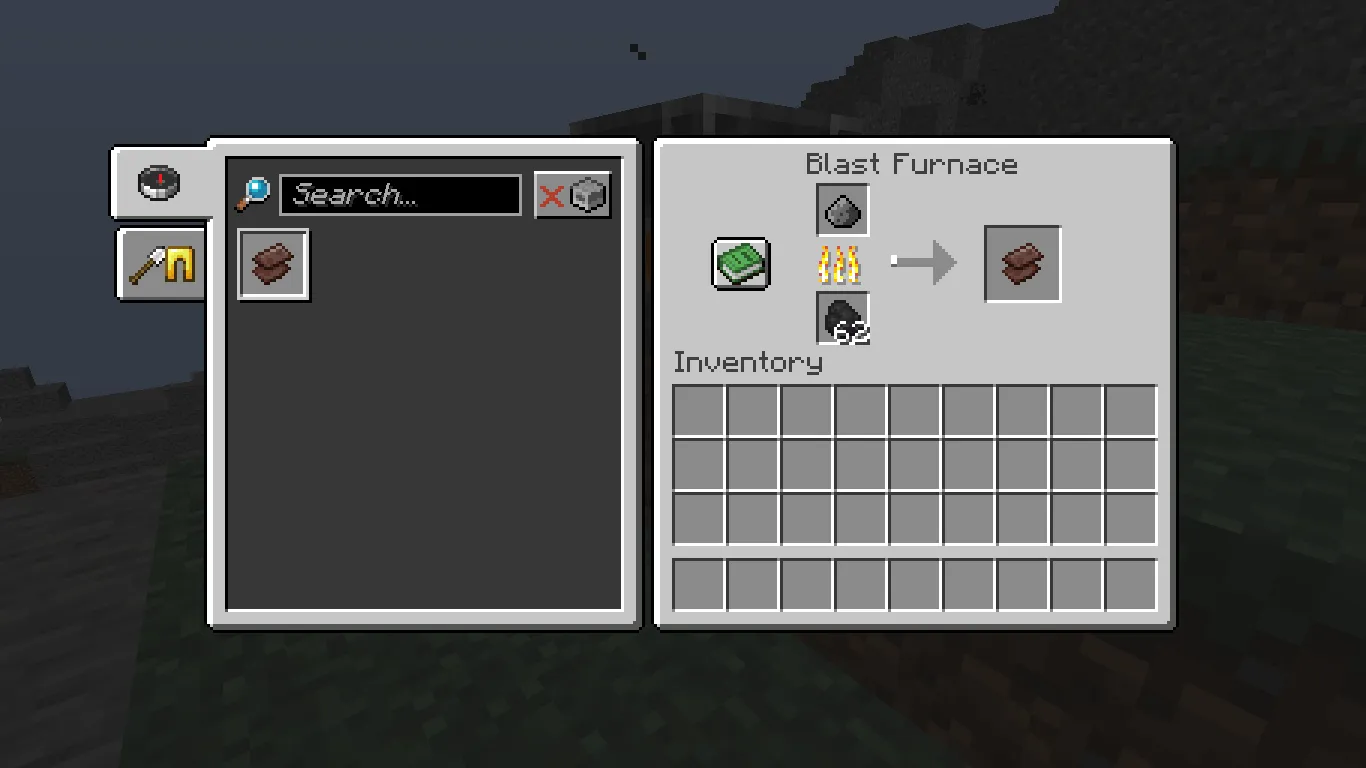
Task: Click inside the Search text field
Action: pos(398,194)
